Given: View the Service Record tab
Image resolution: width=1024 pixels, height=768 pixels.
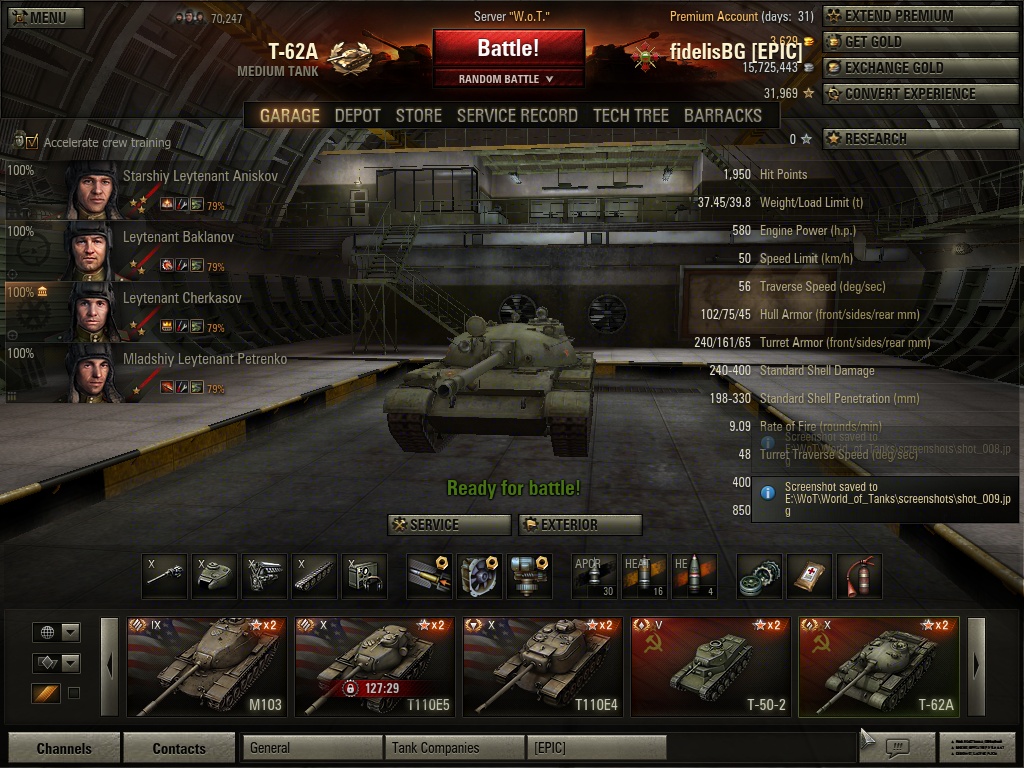Looking at the screenshot, I should click(517, 115).
